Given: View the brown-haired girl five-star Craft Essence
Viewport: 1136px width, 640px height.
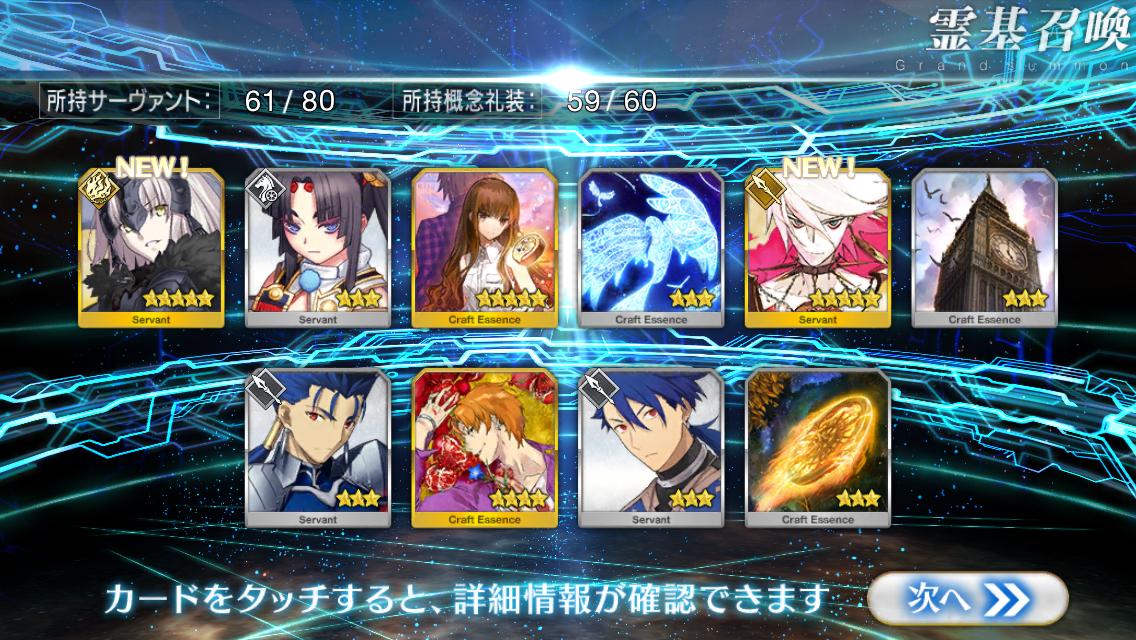Looking at the screenshot, I should point(485,247).
